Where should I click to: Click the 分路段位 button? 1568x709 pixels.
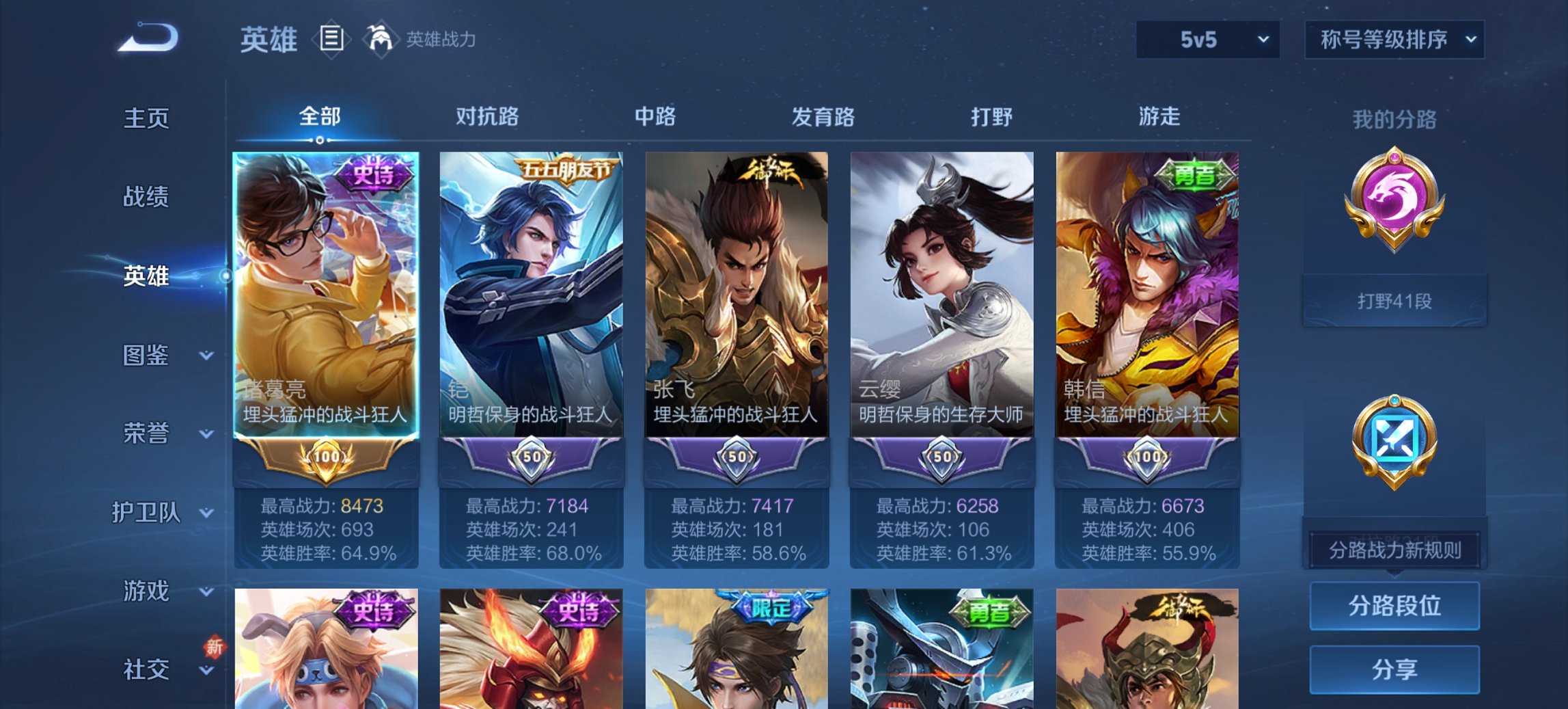point(1394,606)
